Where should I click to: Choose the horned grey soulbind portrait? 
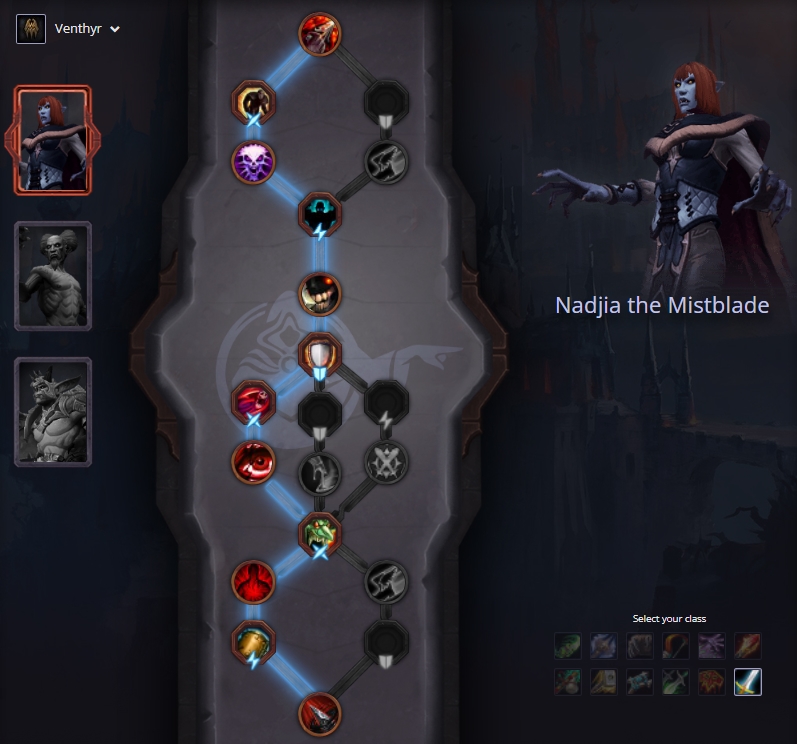53,276
